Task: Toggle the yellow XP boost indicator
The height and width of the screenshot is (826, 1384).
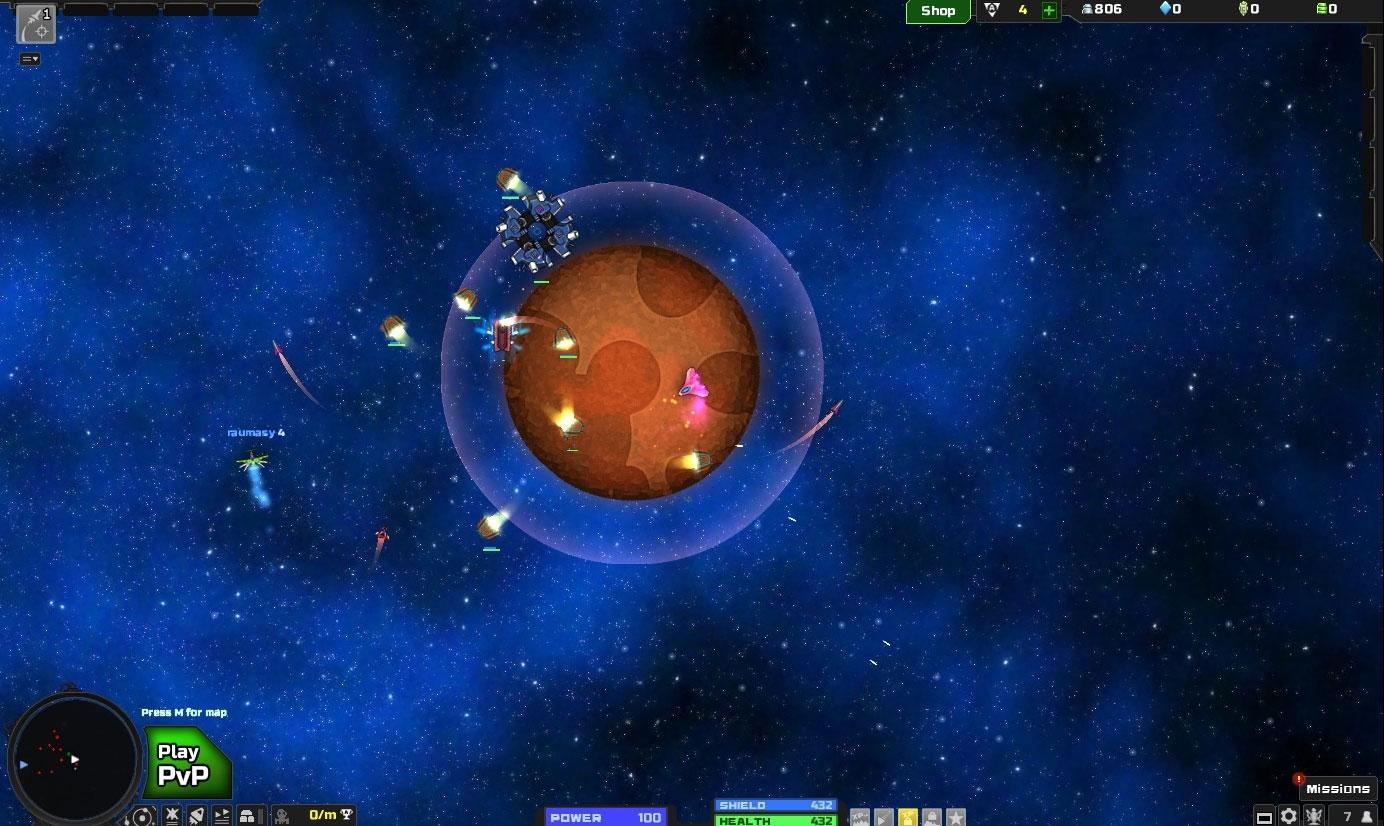Action: point(907,817)
